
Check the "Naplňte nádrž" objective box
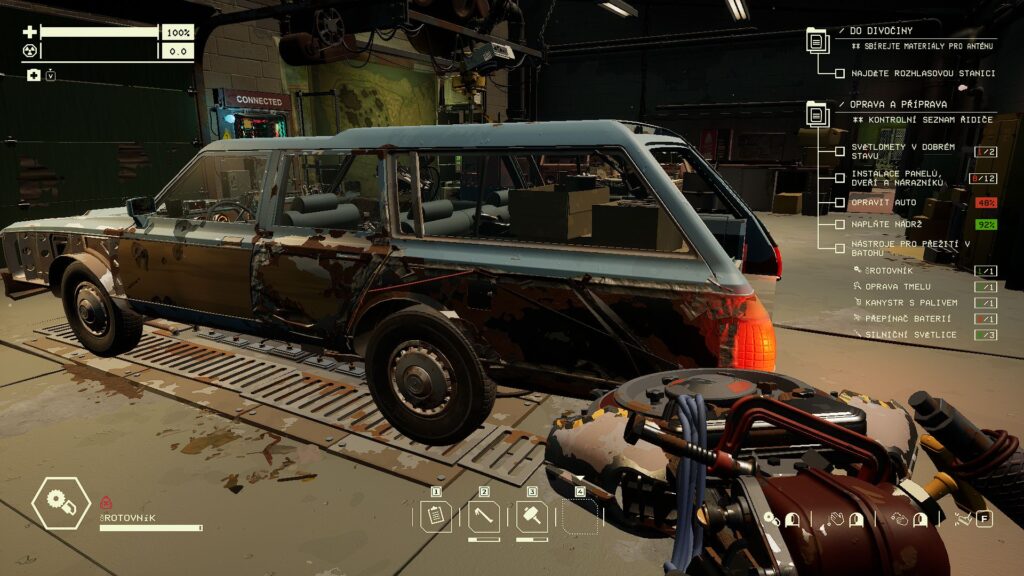(840, 225)
